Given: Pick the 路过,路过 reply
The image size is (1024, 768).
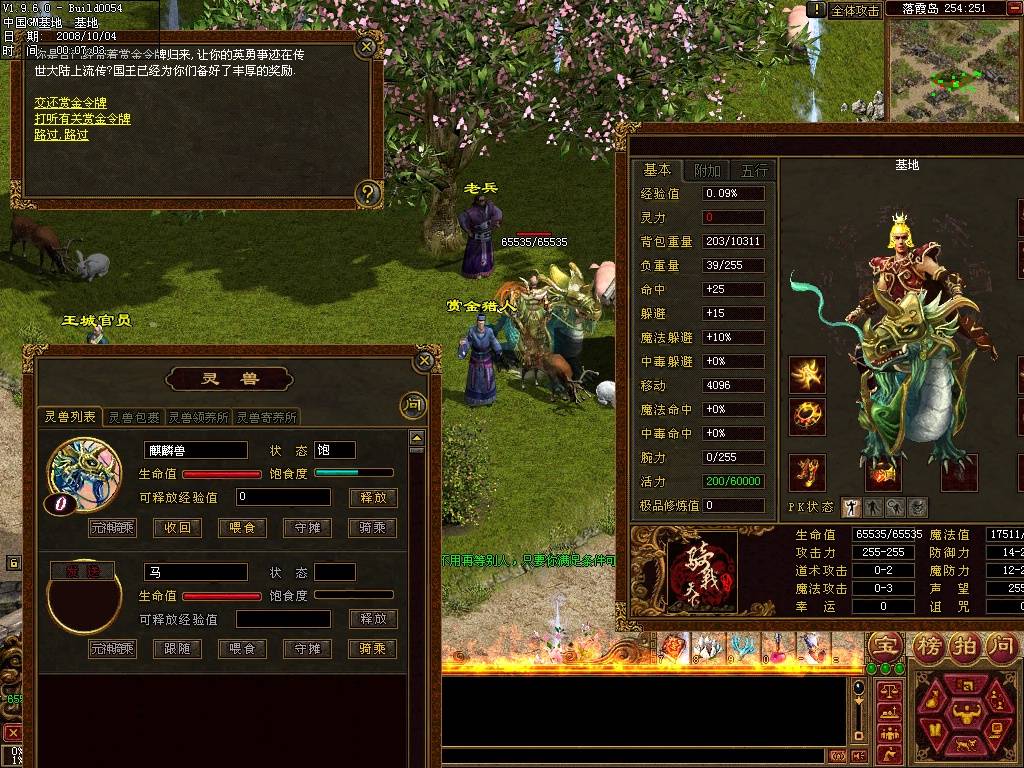Looking at the screenshot, I should click(x=61, y=134).
